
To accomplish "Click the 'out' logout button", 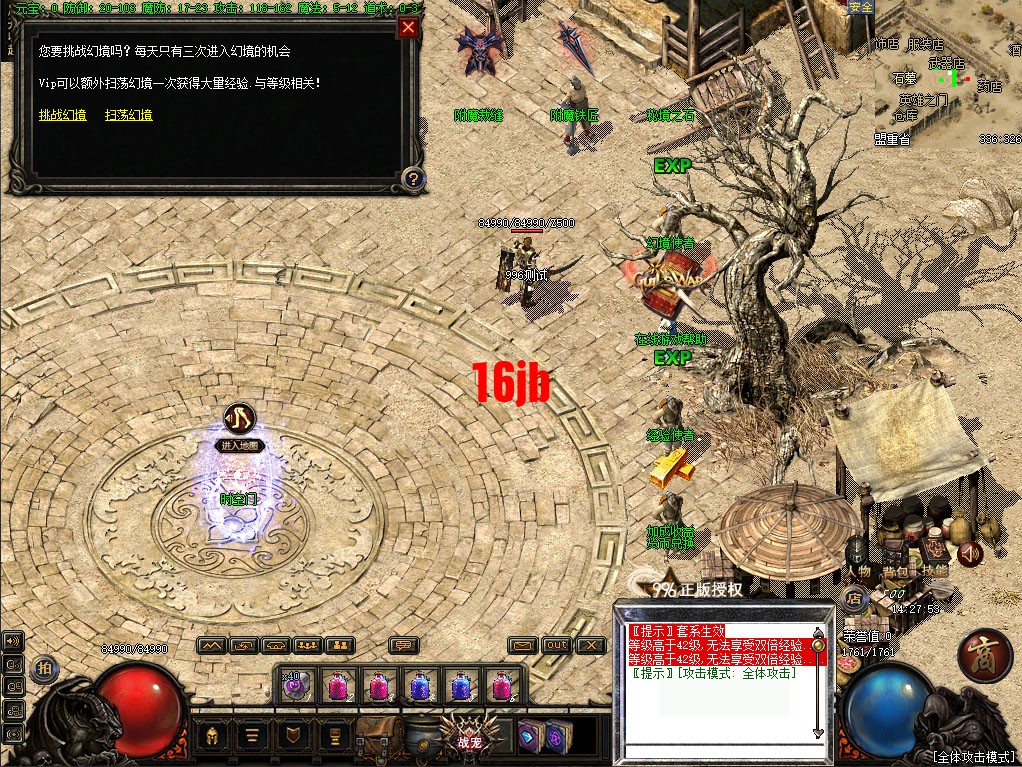I will 557,646.
